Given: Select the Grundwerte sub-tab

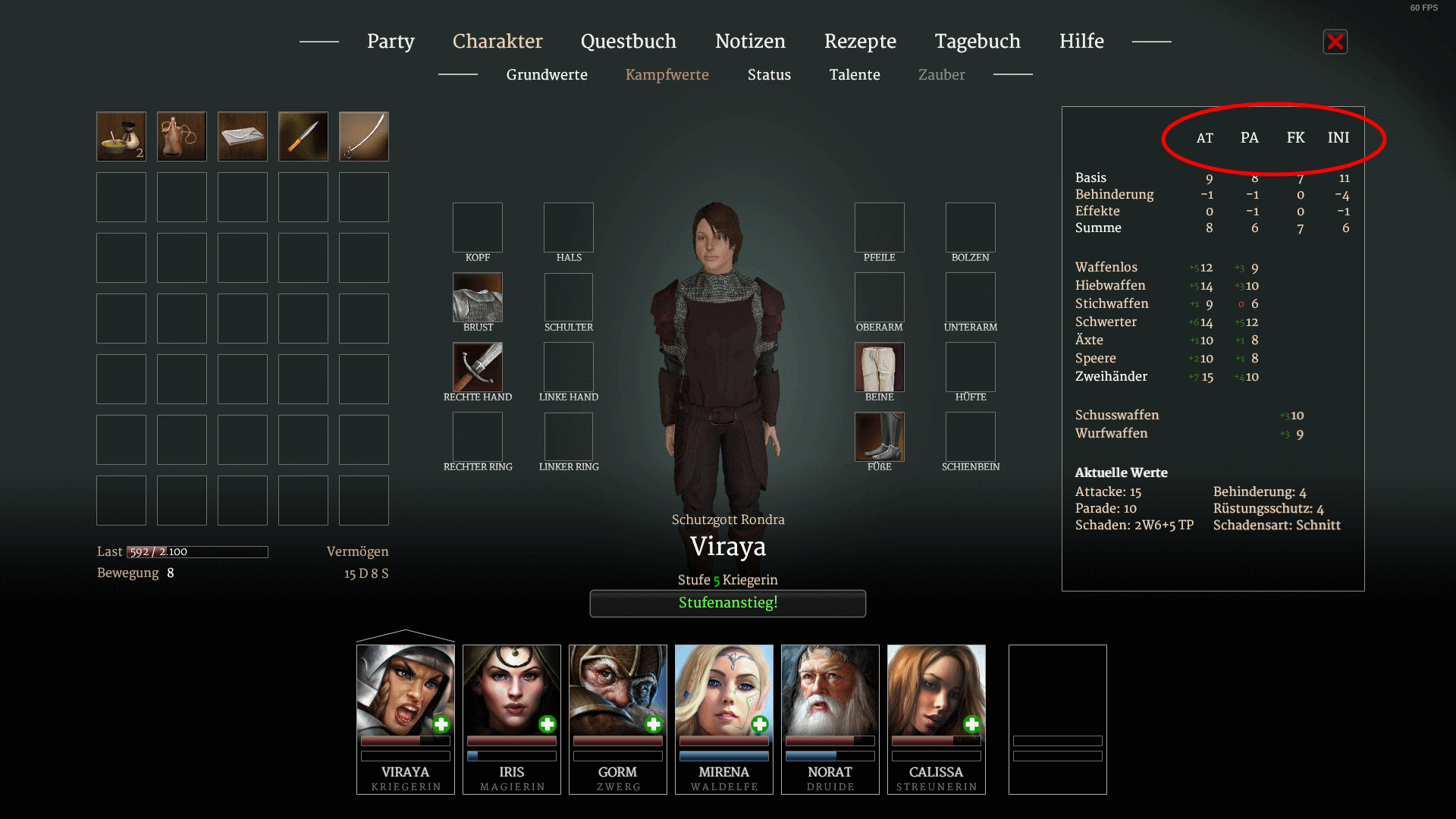Looking at the screenshot, I should coord(547,74).
